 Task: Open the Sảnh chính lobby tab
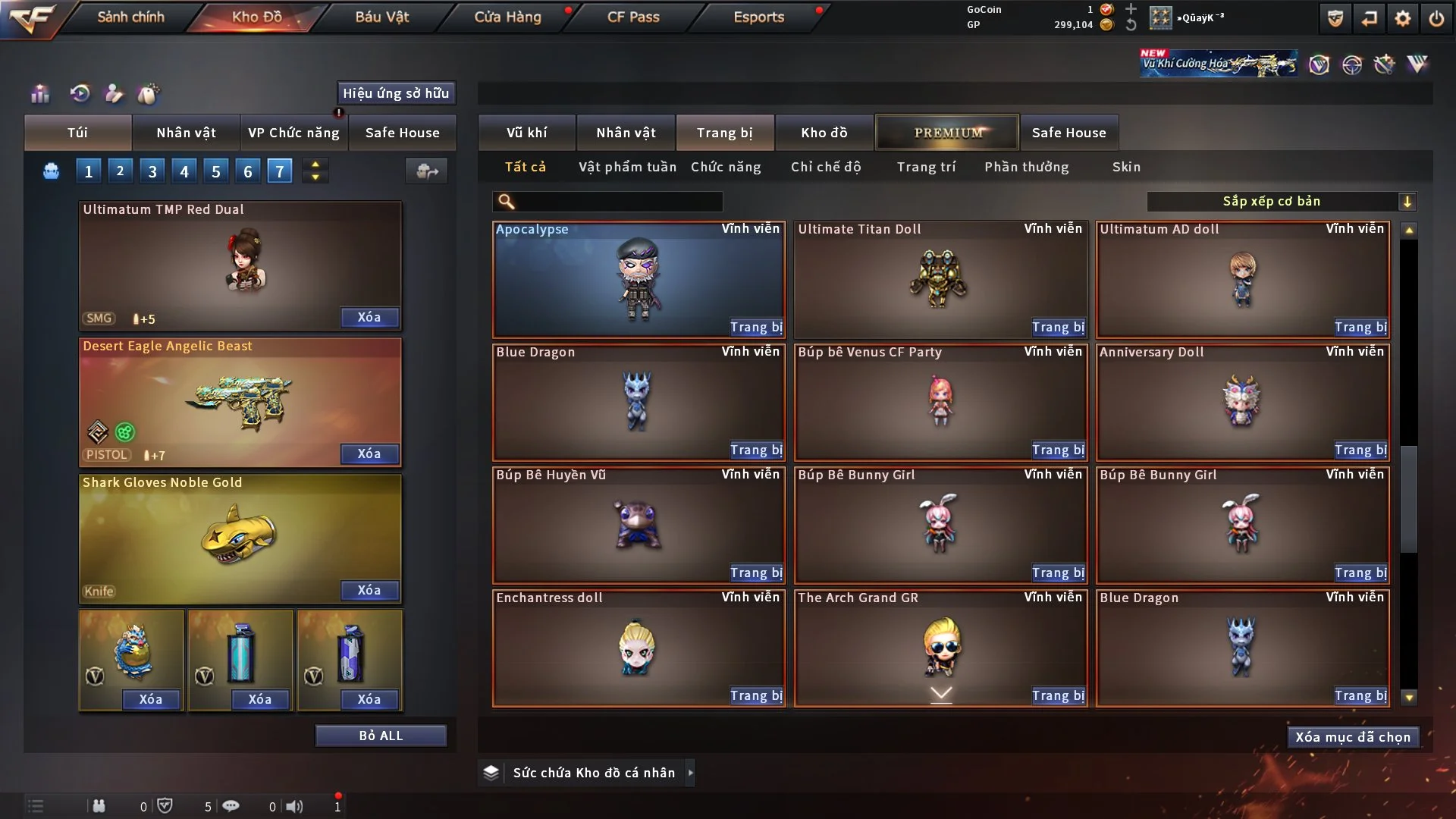pyautogui.click(x=130, y=17)
